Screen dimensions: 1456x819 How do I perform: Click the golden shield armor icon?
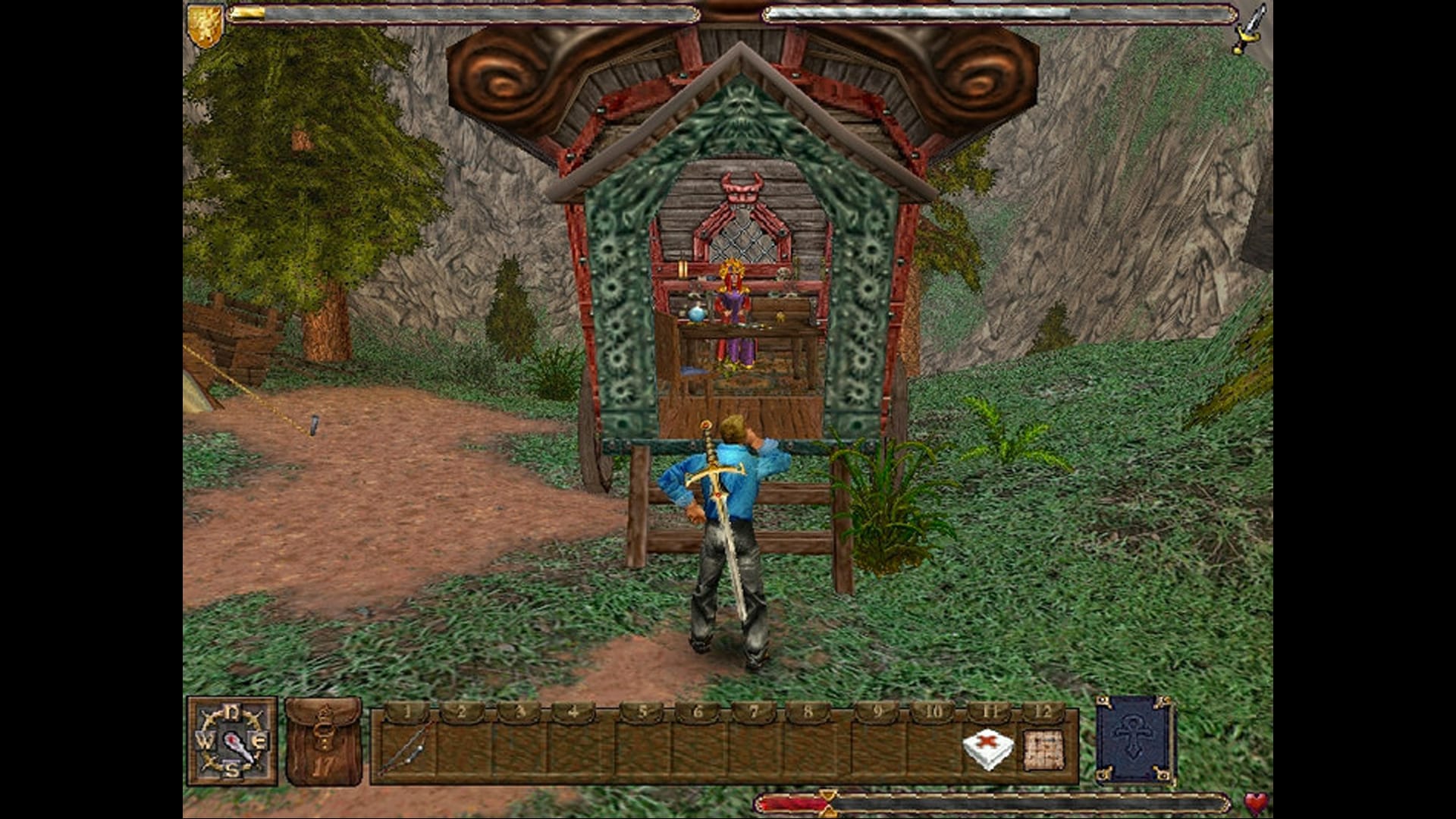pos(205,25)
